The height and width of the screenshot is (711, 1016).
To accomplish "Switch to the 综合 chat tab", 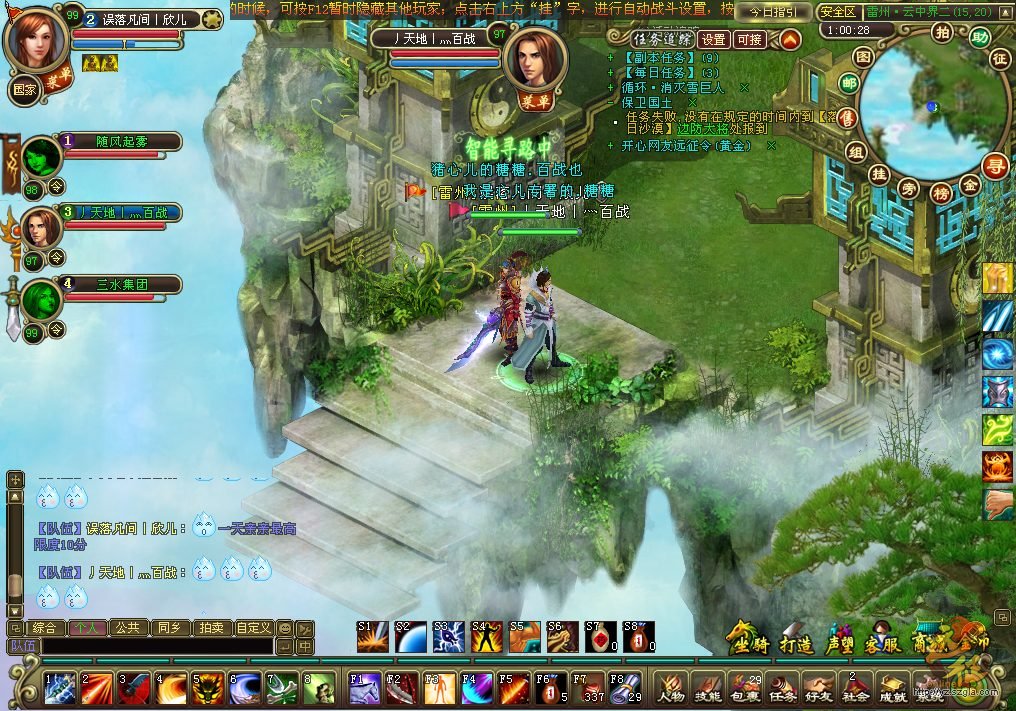I will (44, 628).
